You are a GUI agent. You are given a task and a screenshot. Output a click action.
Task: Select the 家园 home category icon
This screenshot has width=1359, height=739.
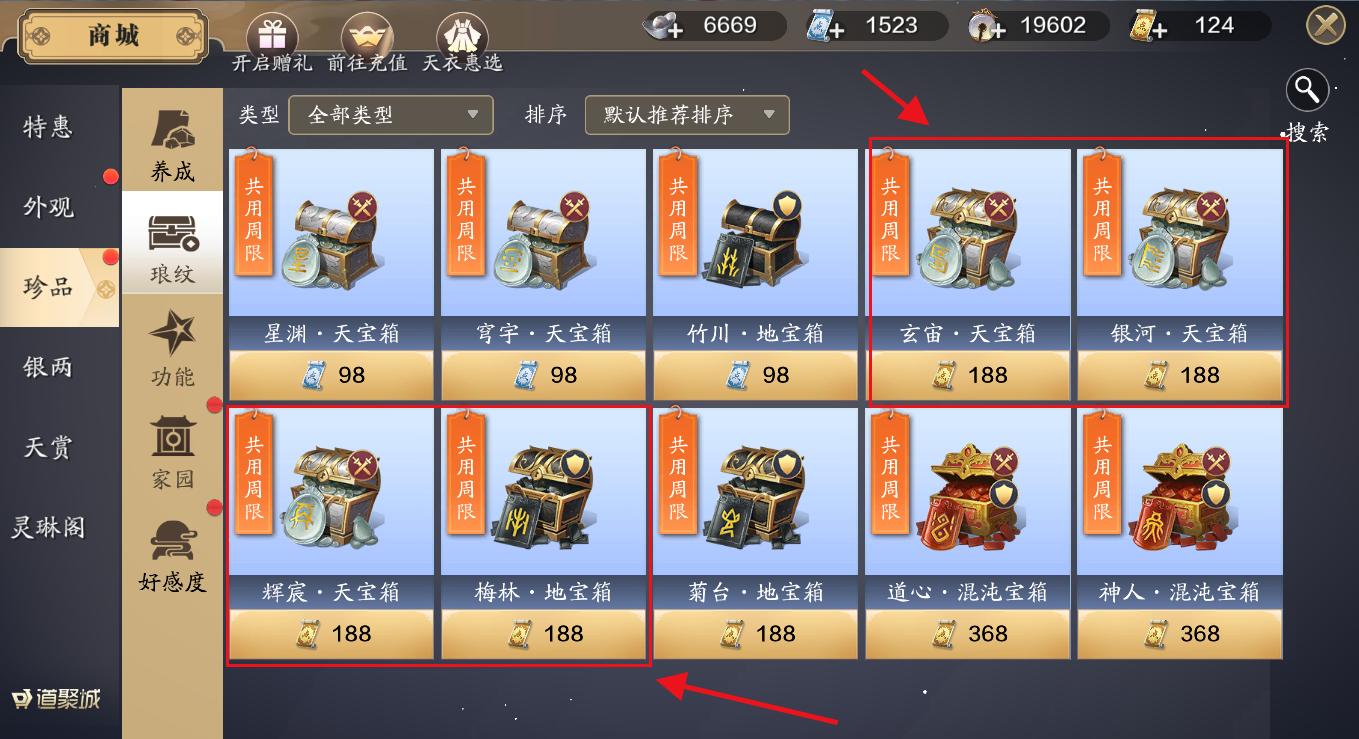pos(172,455)
